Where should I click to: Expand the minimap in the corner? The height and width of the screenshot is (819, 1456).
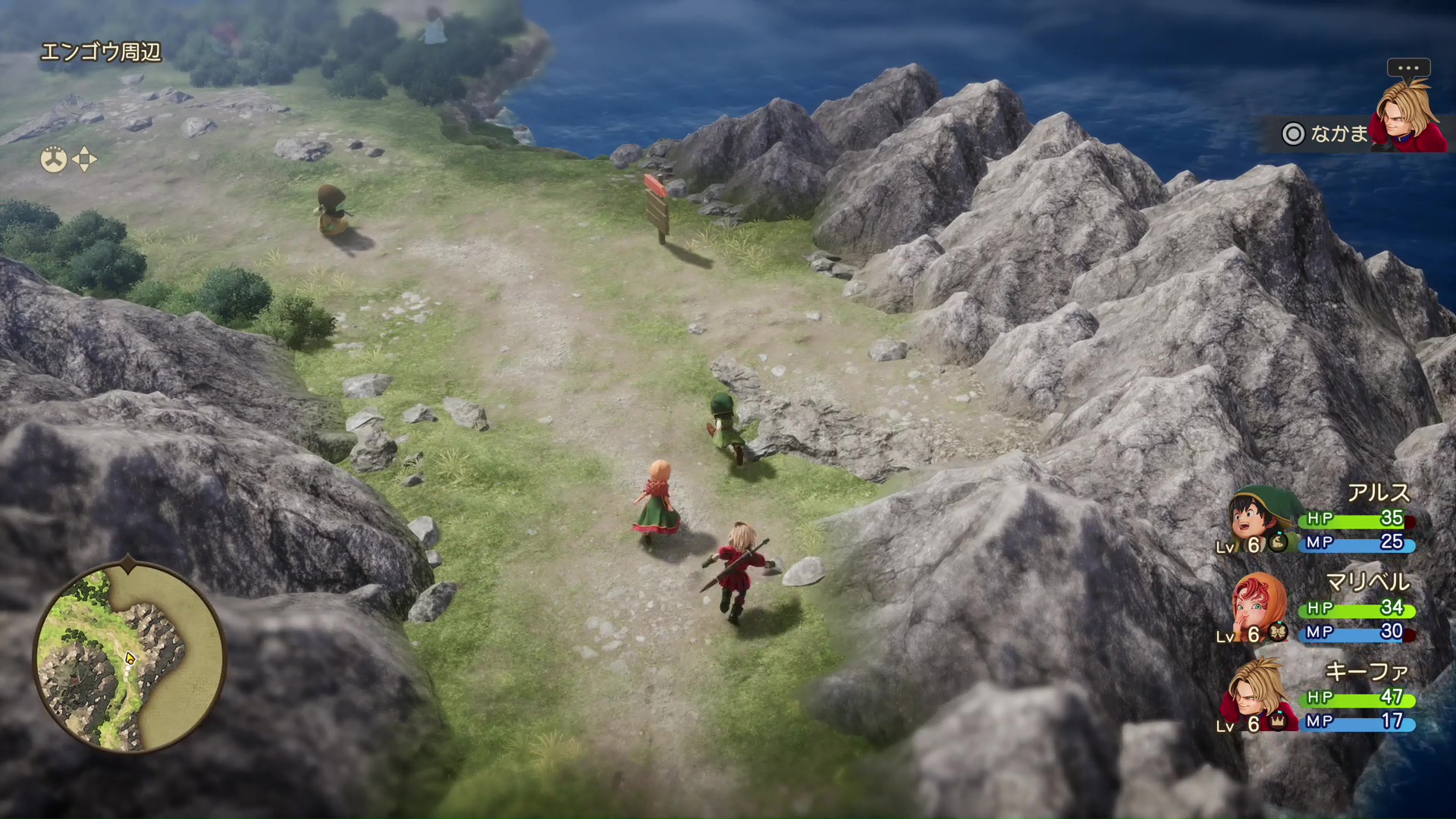[129, 656]
